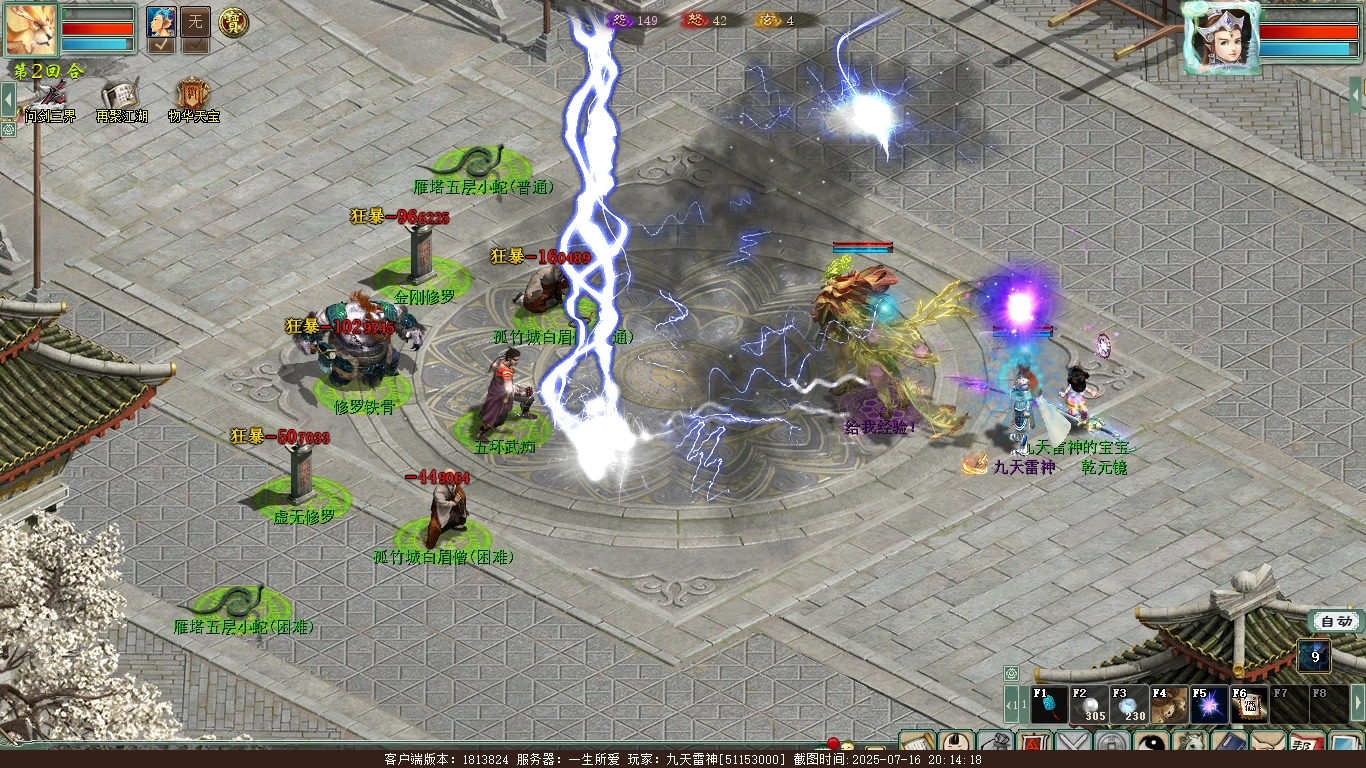1366x768 pixels.
Task: Open the copper coin menu button
Action: coord(1112,744)
